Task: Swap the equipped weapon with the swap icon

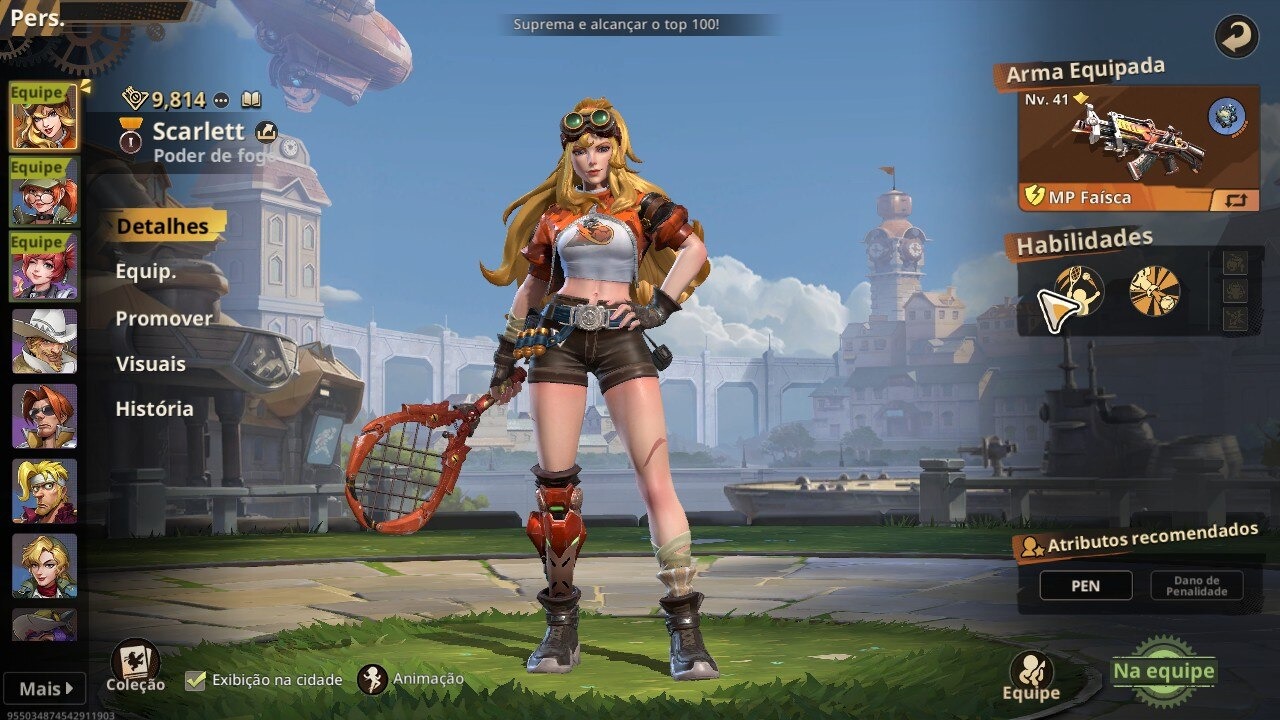Action: point(1236,199)
